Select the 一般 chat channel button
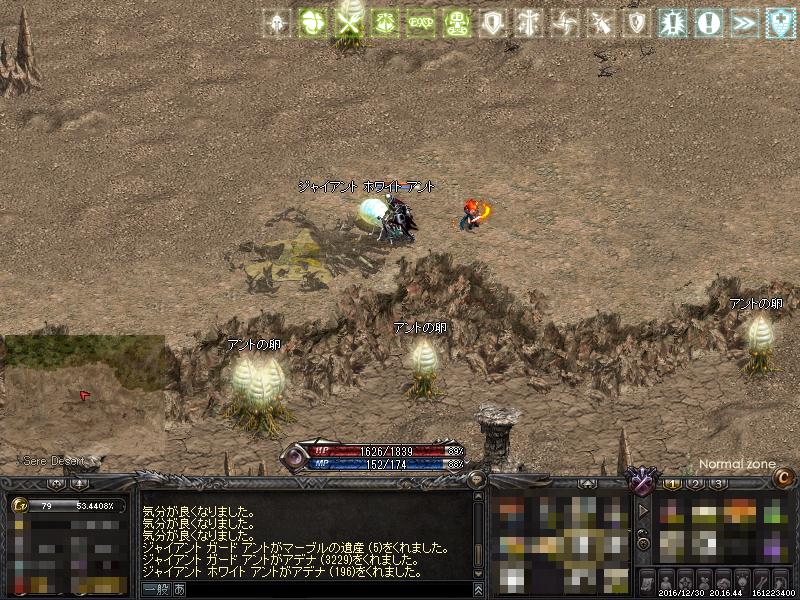 click(156, 589)
